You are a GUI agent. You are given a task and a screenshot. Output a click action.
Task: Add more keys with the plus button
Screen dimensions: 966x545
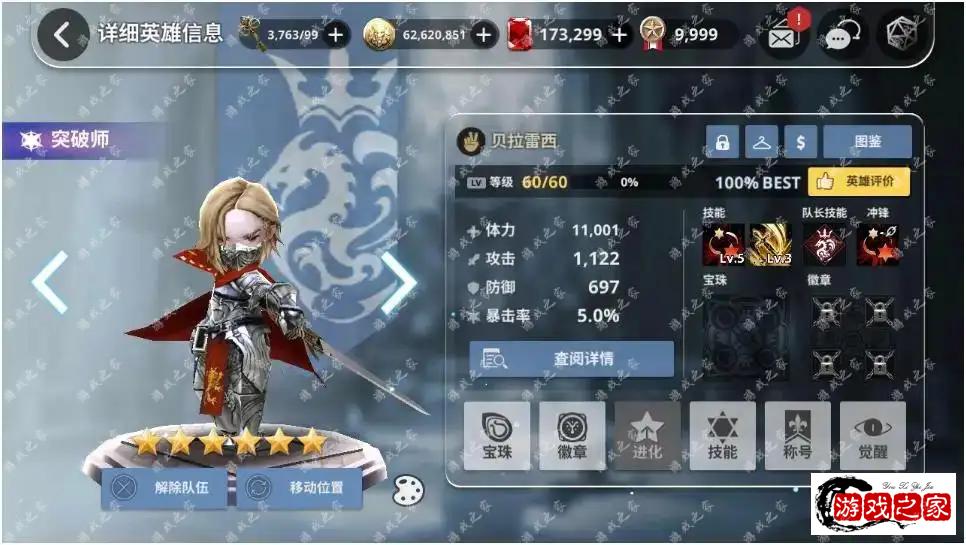point(335,35)
